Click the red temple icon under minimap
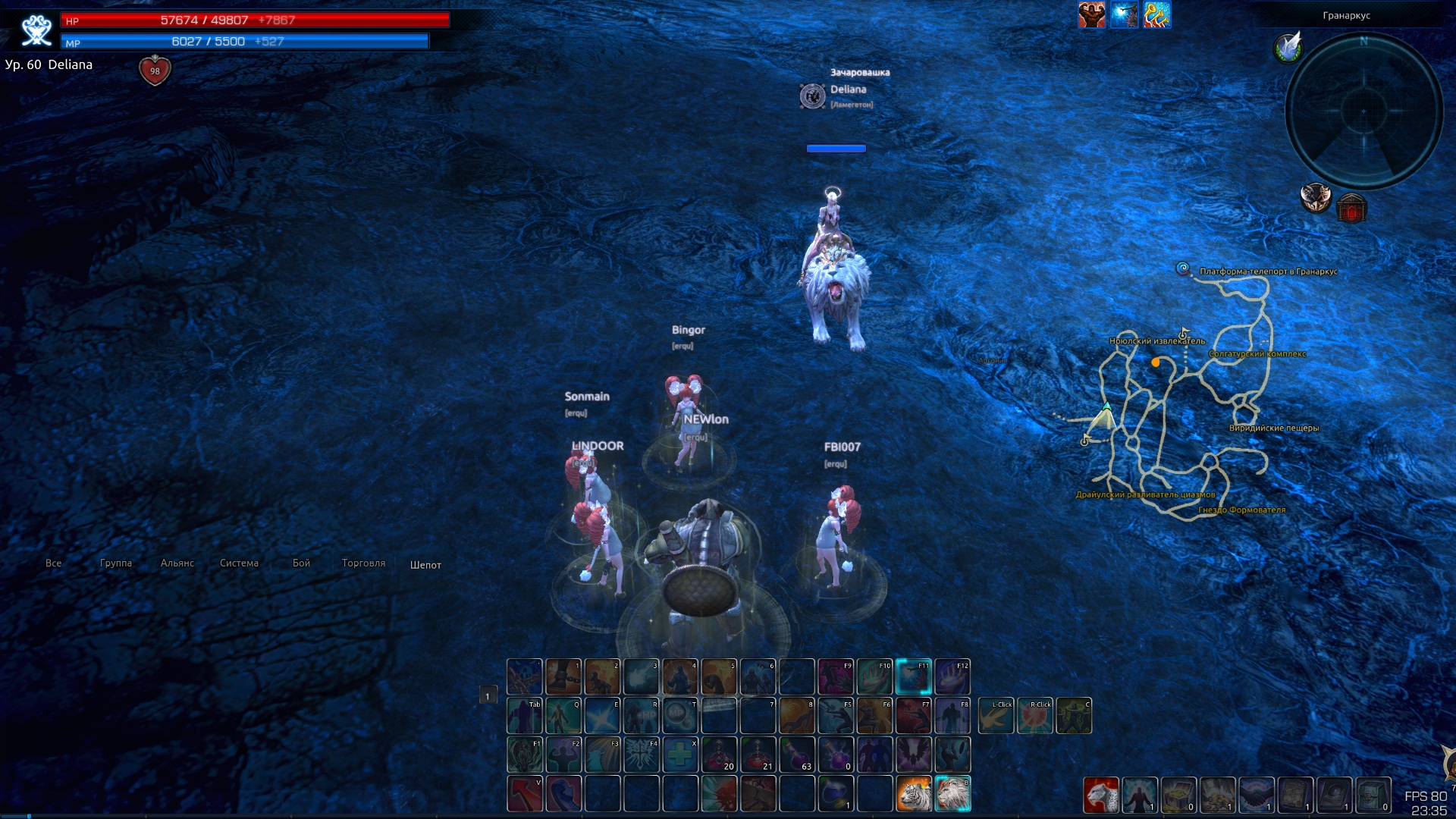Screen dimensions: 1456x819 1351,208
